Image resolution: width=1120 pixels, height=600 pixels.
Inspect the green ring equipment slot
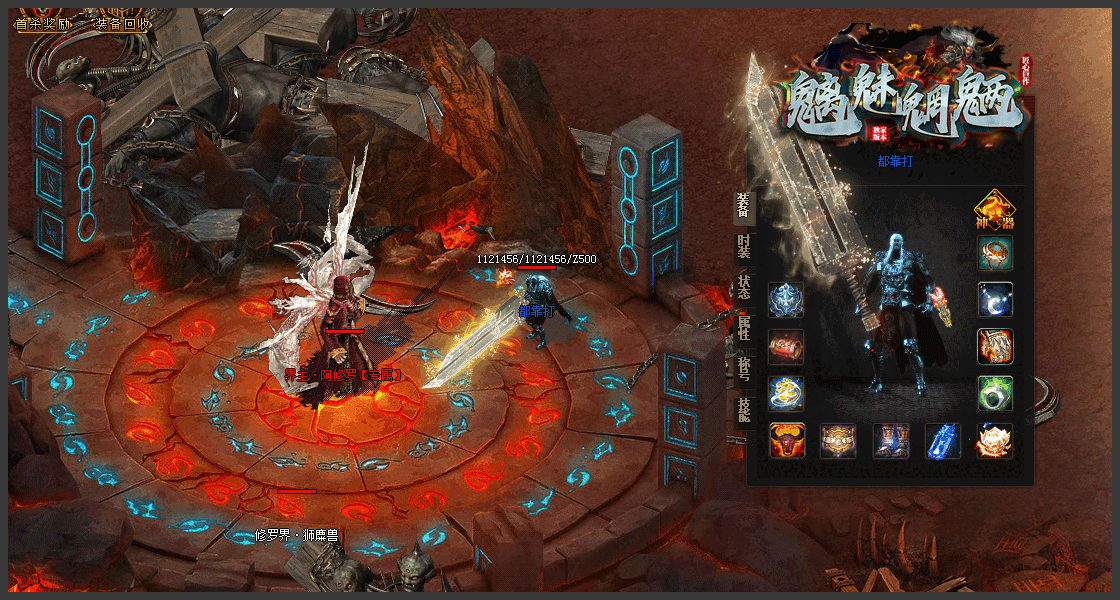[995, 393]
